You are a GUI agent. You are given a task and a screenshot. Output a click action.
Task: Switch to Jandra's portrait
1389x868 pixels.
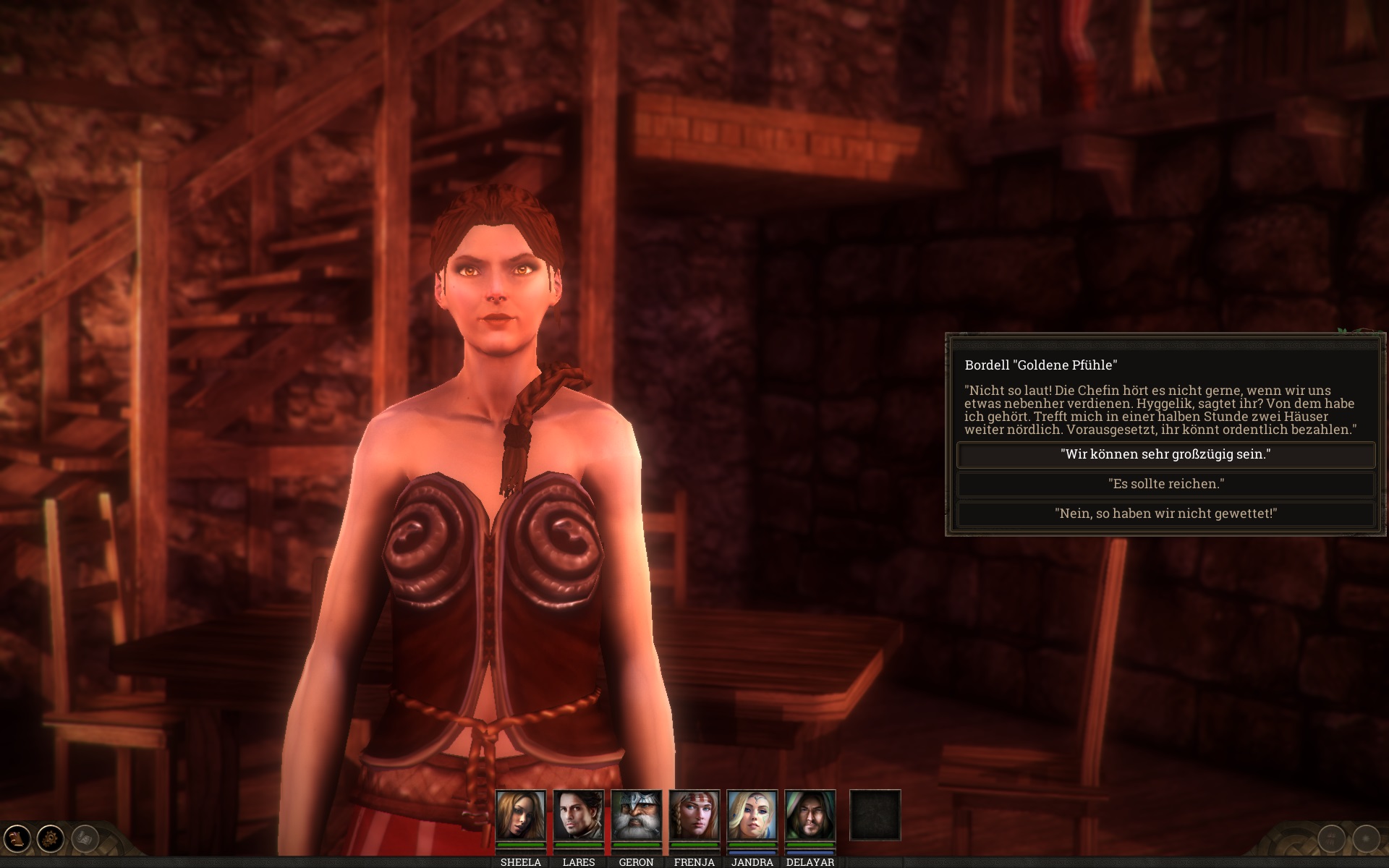click(752, 815)
